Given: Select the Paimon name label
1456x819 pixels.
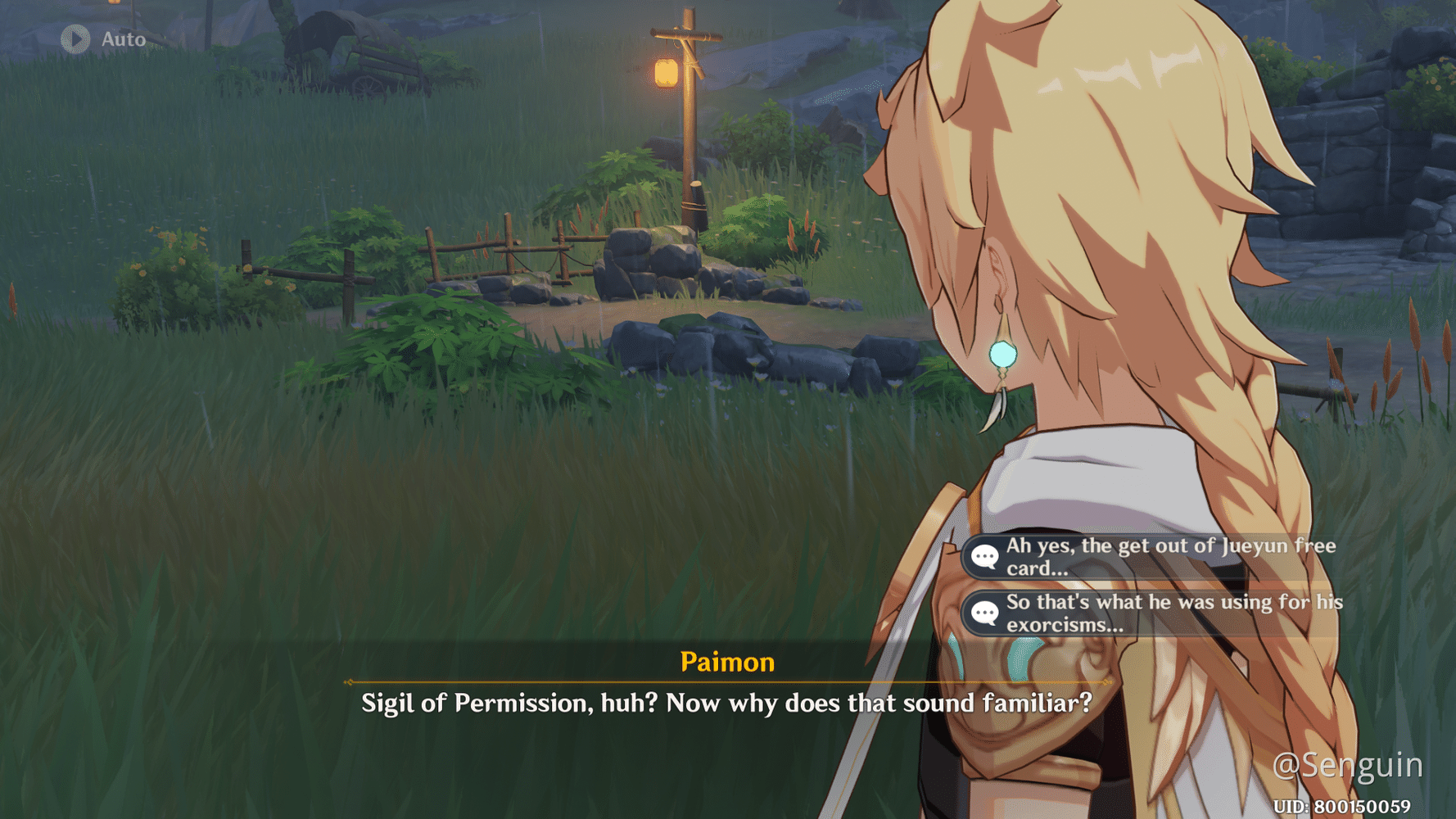Looking at the screenshot, I should [x=728, y=663].
